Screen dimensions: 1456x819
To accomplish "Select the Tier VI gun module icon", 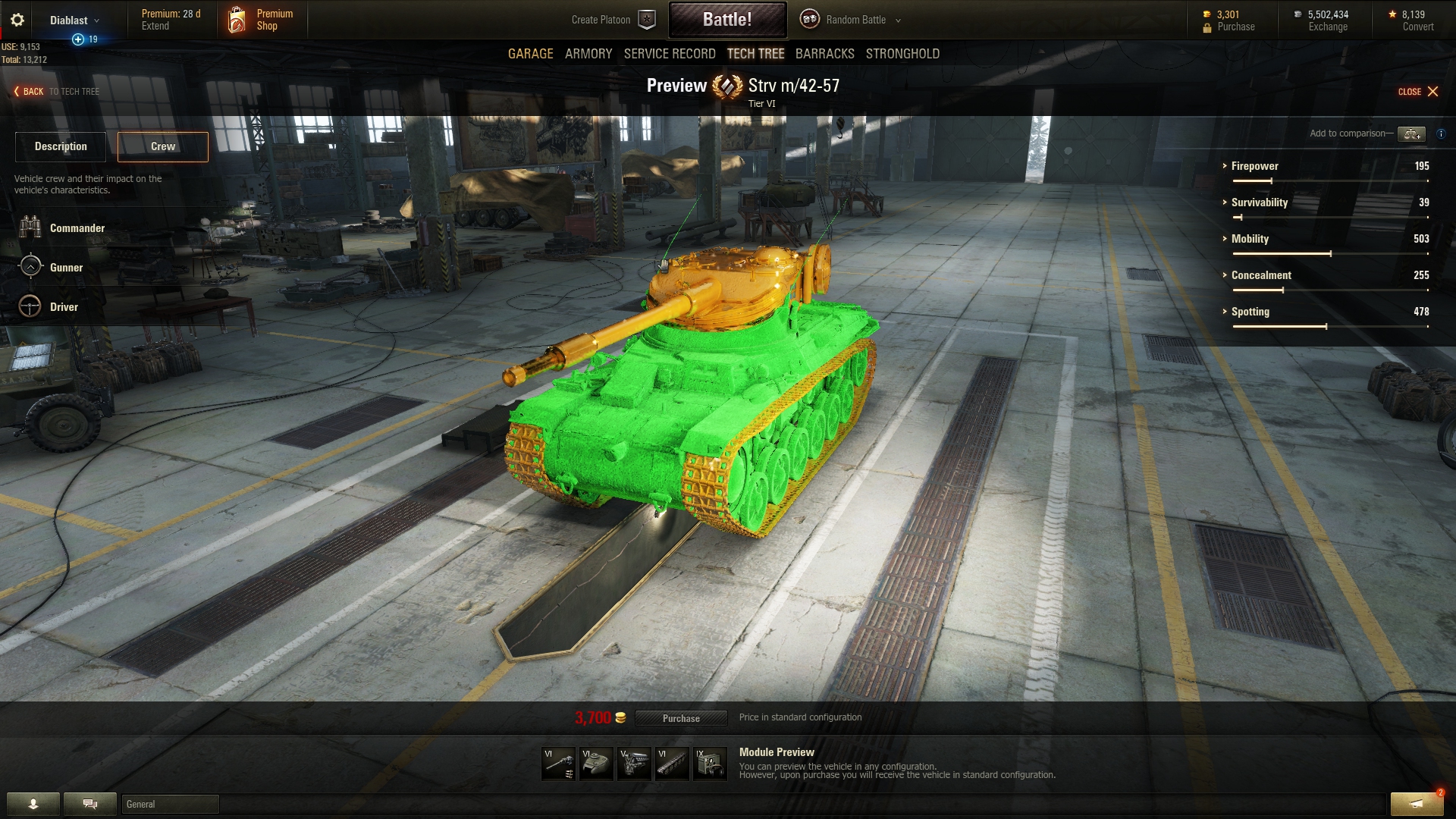I will [557, 763].
